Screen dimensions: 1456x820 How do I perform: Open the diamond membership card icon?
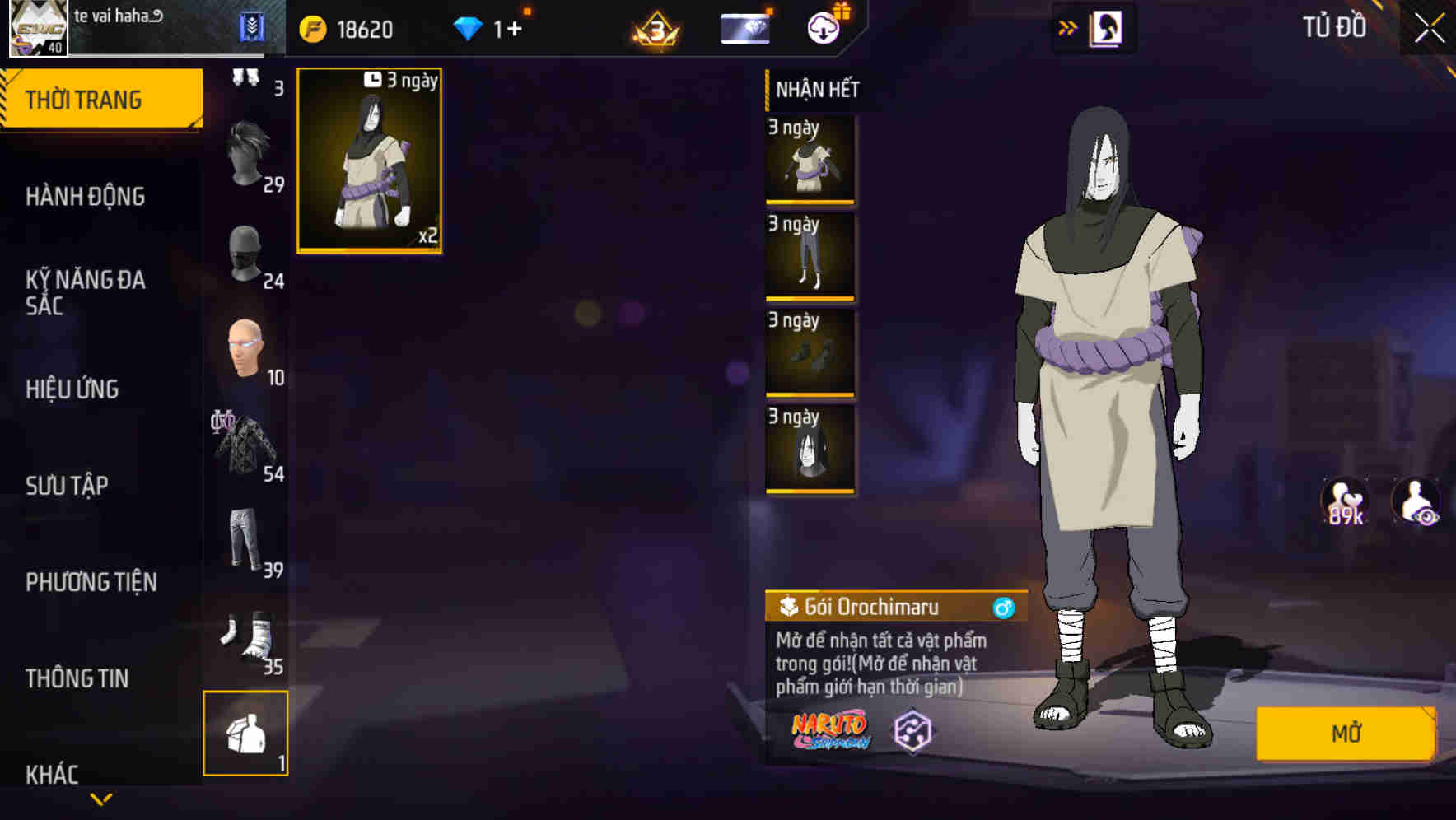click(743, 28)
